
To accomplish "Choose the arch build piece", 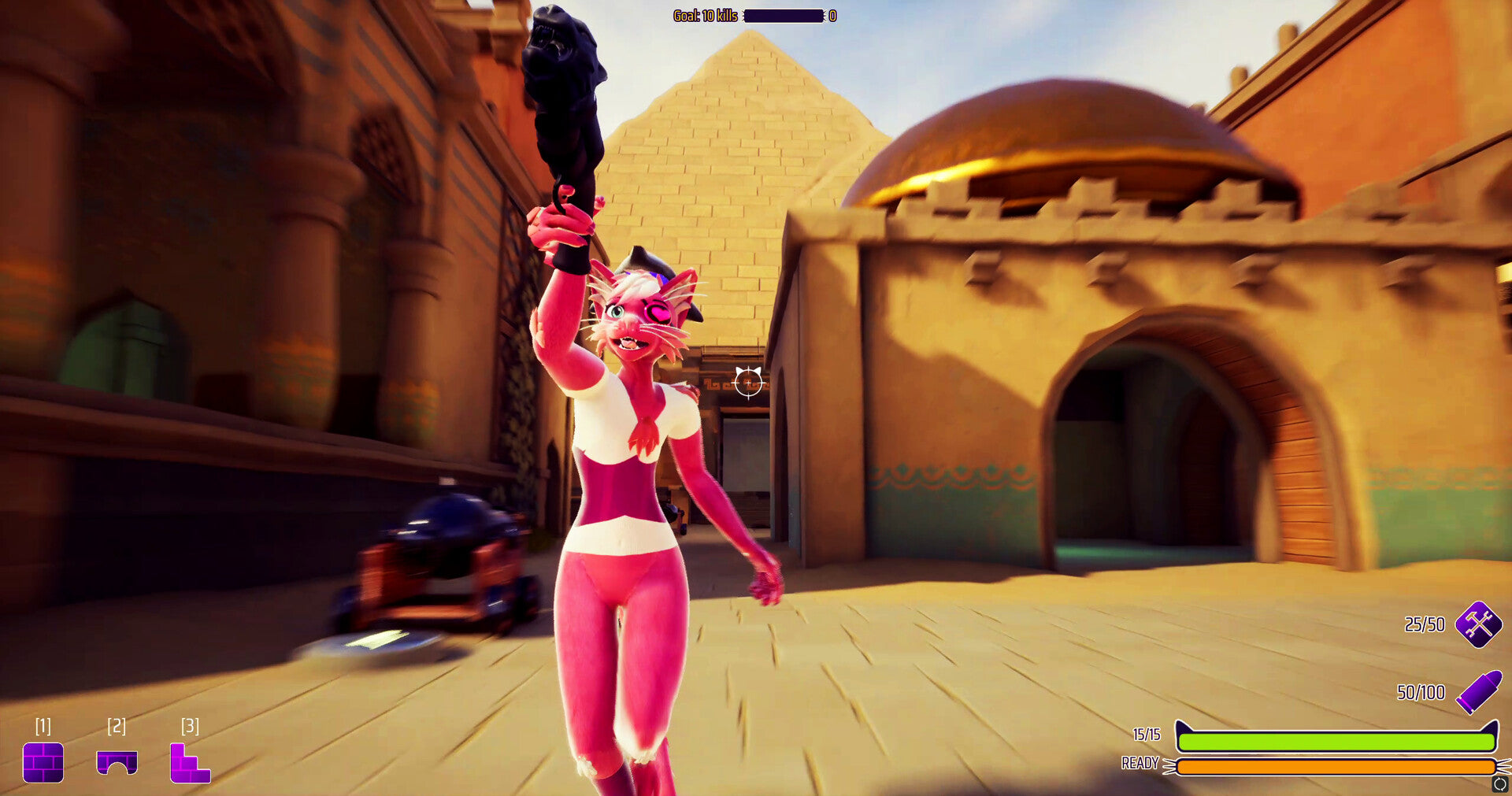I will (x=117, y=762).
